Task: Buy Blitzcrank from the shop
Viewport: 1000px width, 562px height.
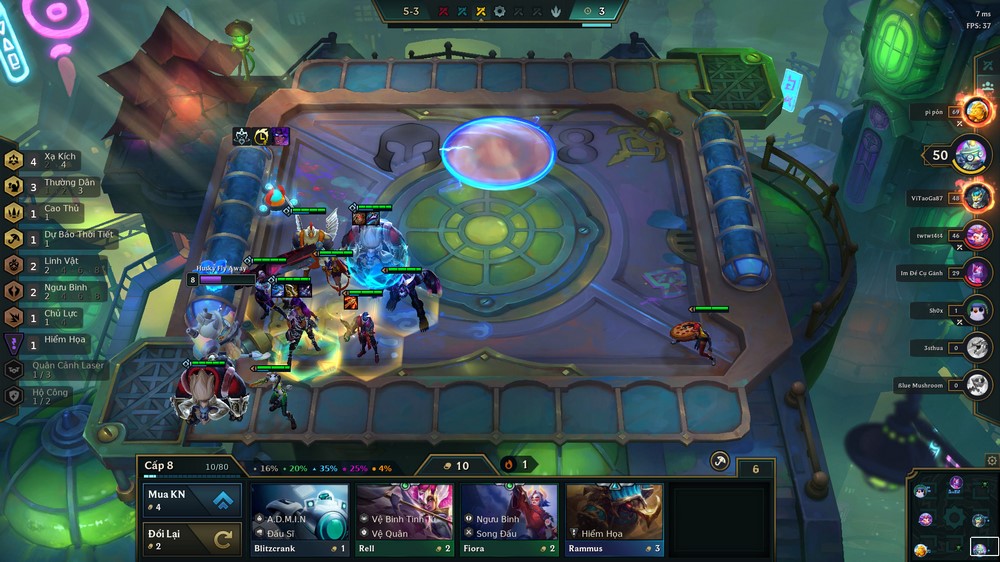Action: tap(299, 519)
